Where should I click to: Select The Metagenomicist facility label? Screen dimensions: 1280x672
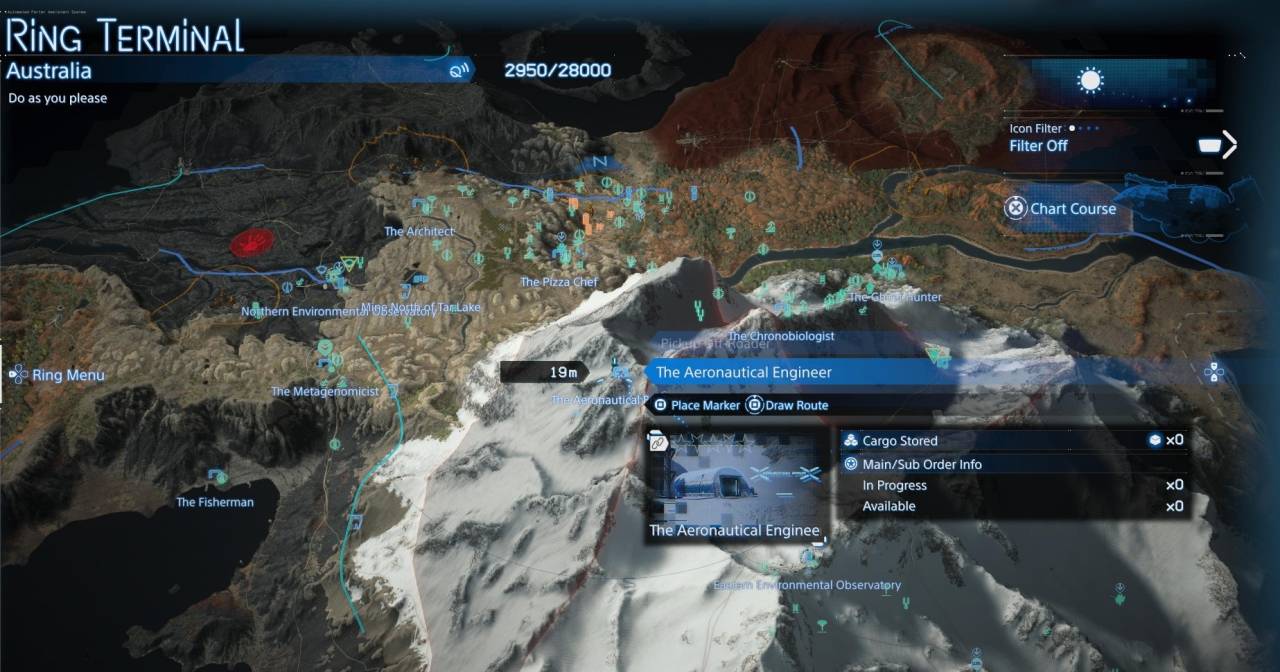pyautogui.click(x=325, y=391)
